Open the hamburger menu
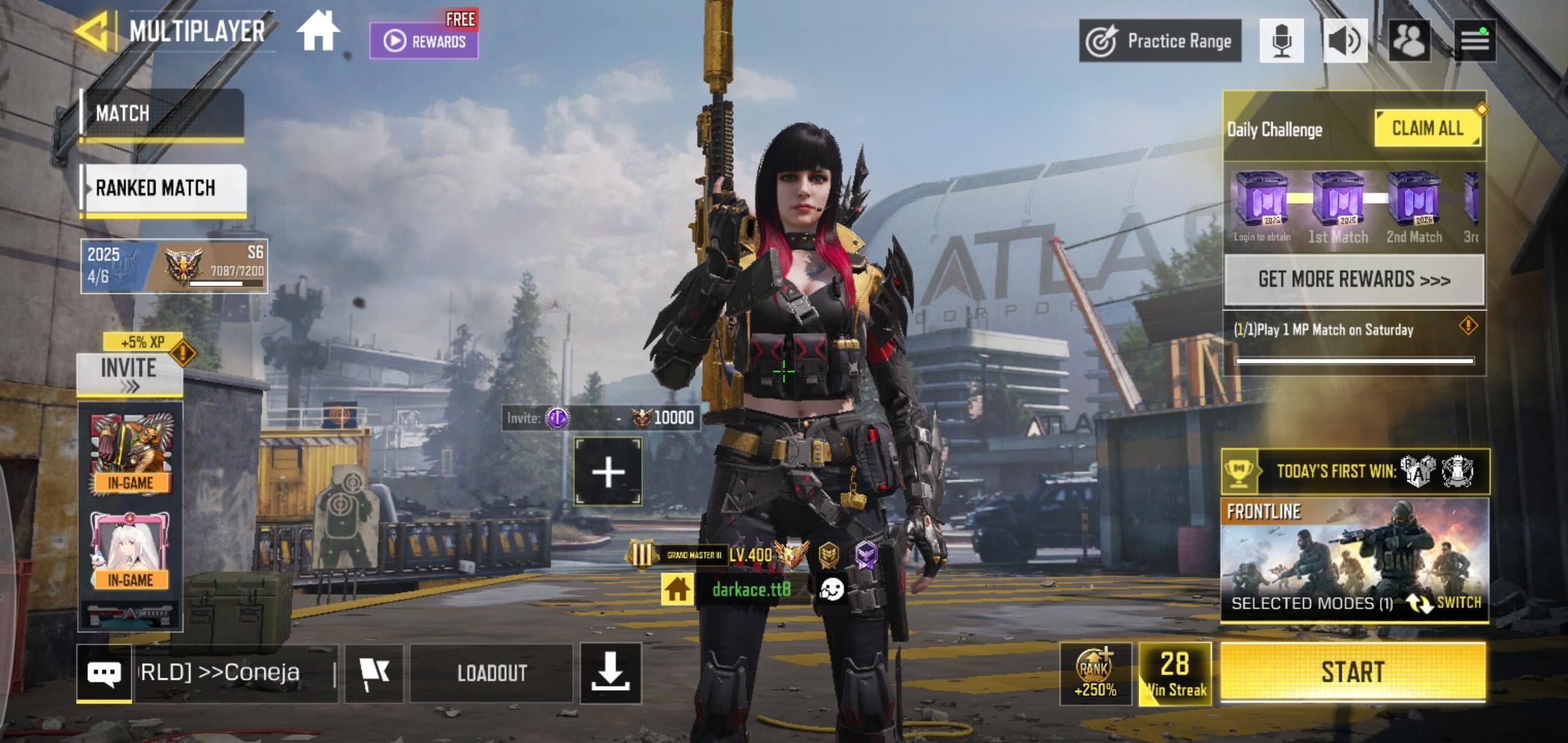This screenshot has width=1568, height=743. 1474,41
